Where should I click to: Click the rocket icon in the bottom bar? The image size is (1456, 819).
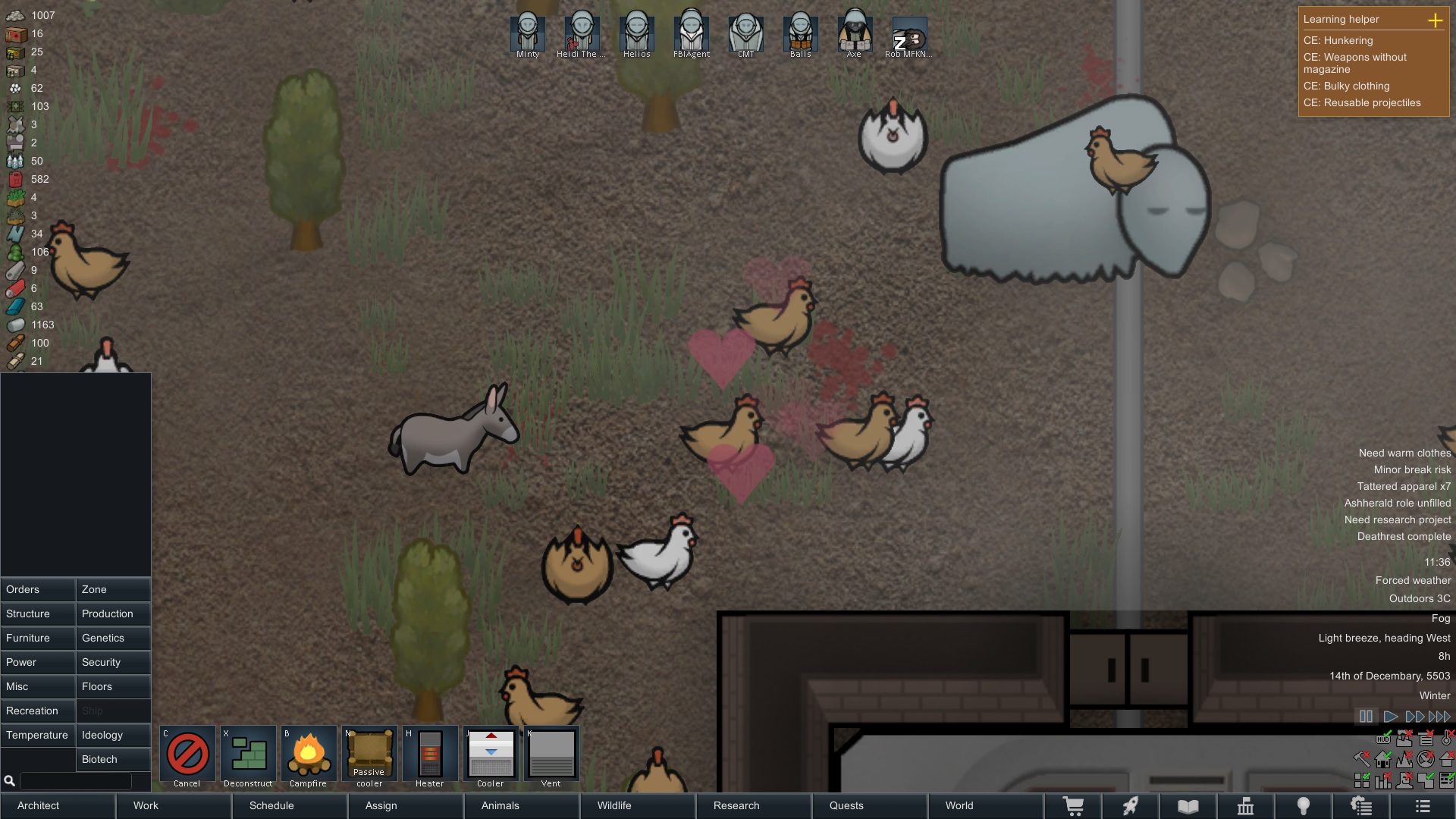1131,805
